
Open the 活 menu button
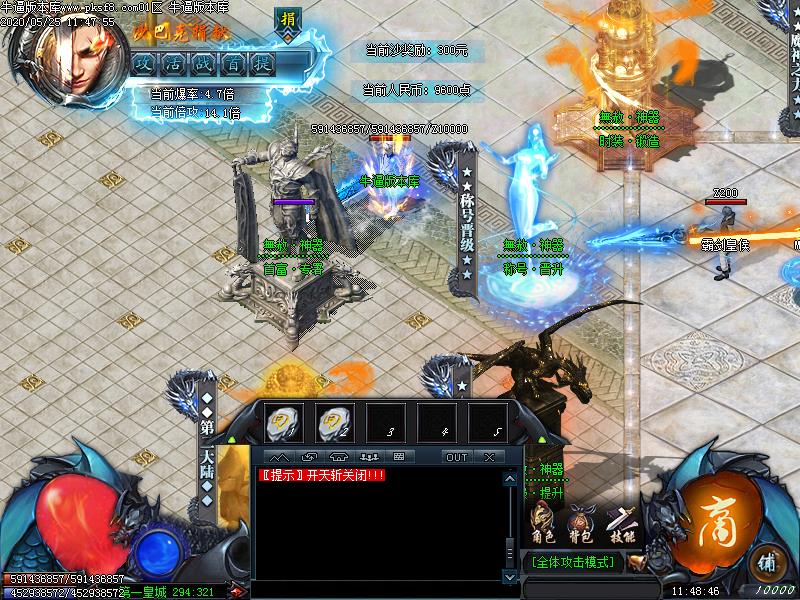pyautogui.click(x=173, y=62)
